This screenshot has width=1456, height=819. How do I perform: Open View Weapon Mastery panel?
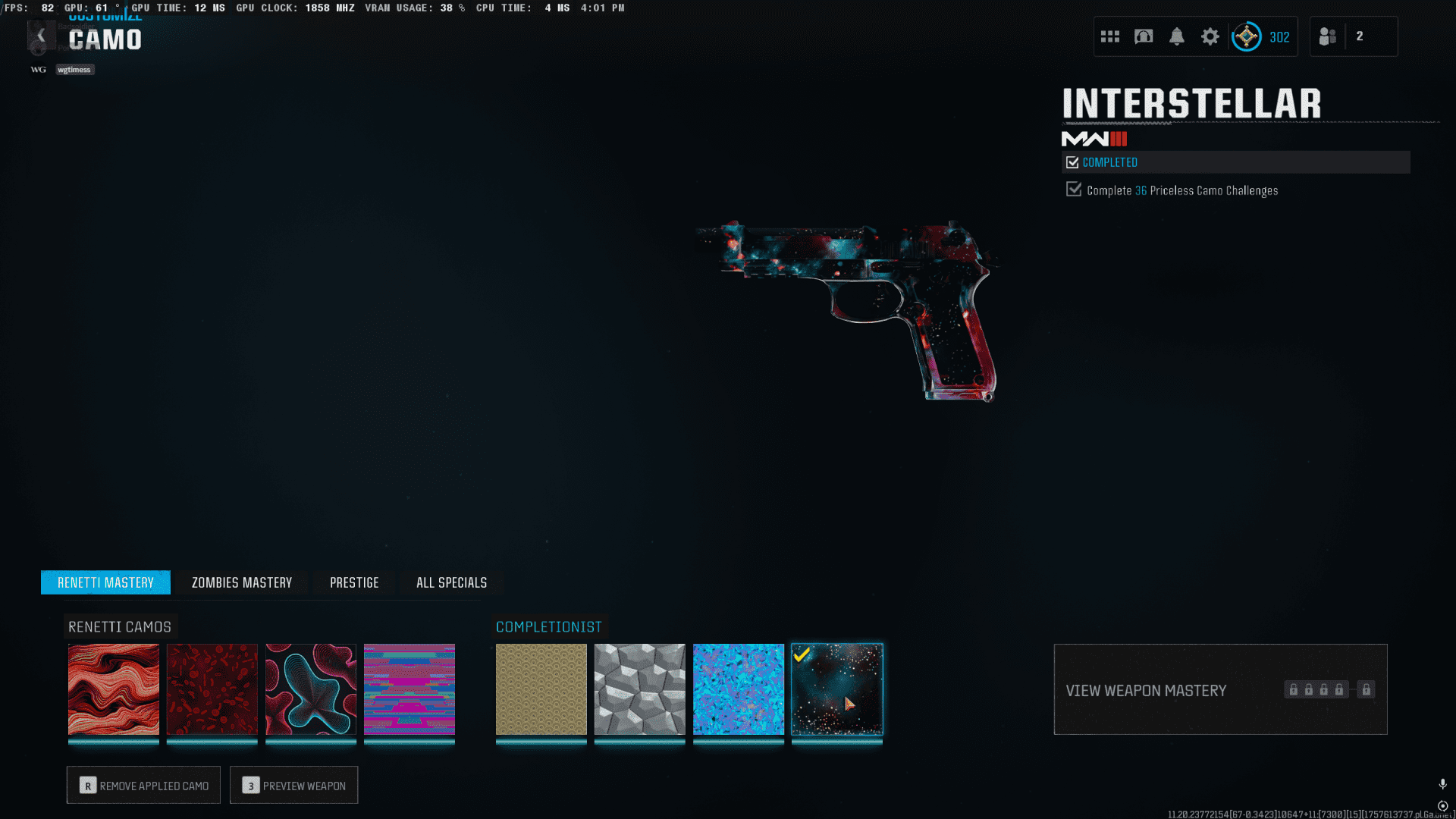click(1220, 689)
